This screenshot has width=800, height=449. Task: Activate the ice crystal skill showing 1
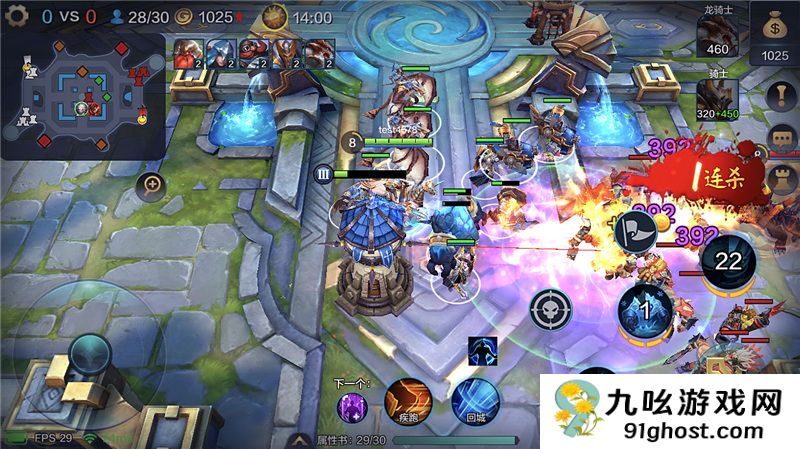click(x=644, y=310)
